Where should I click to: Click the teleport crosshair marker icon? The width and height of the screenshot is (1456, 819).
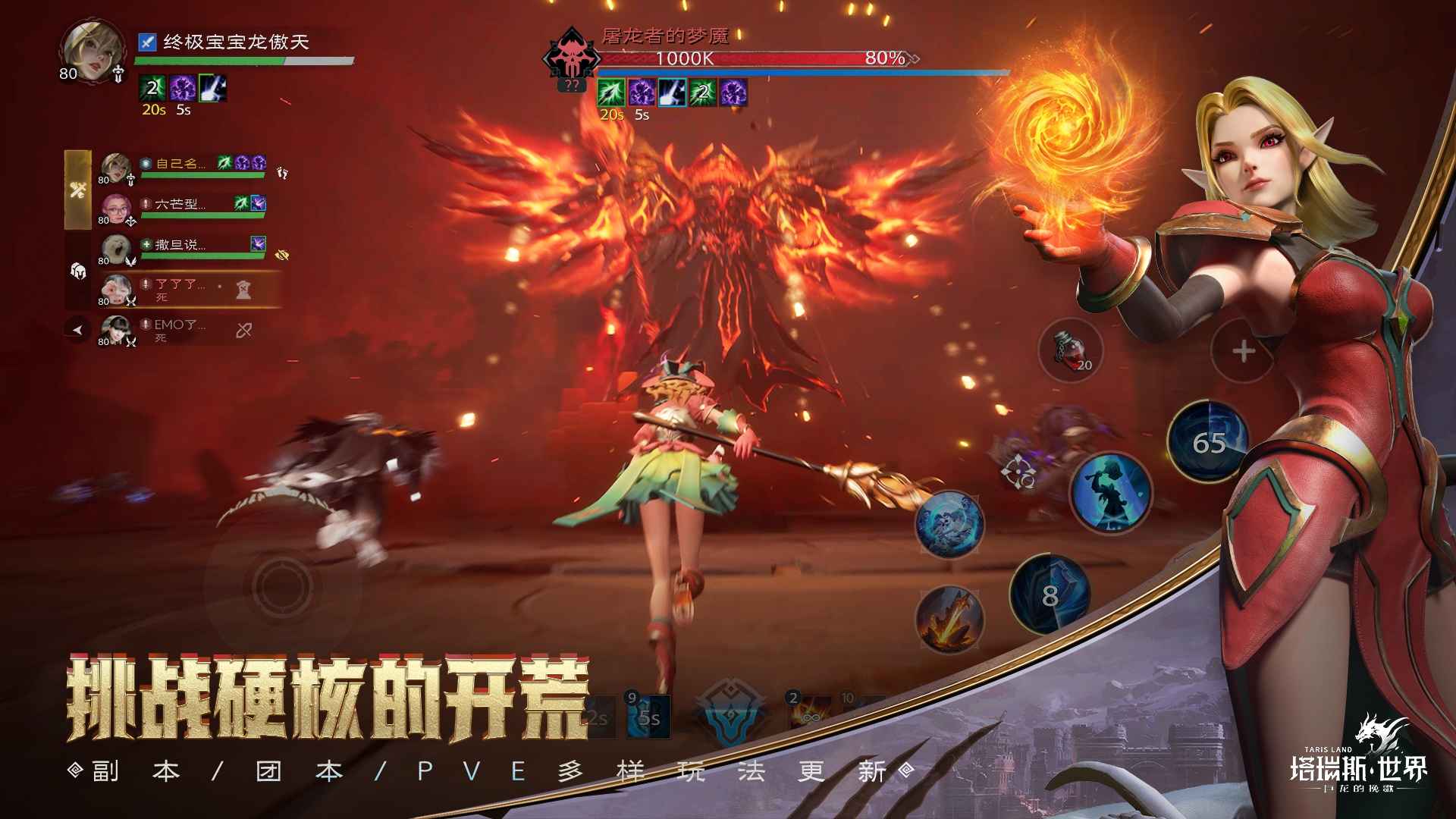pyautogui.click(x=1019, y=472)
